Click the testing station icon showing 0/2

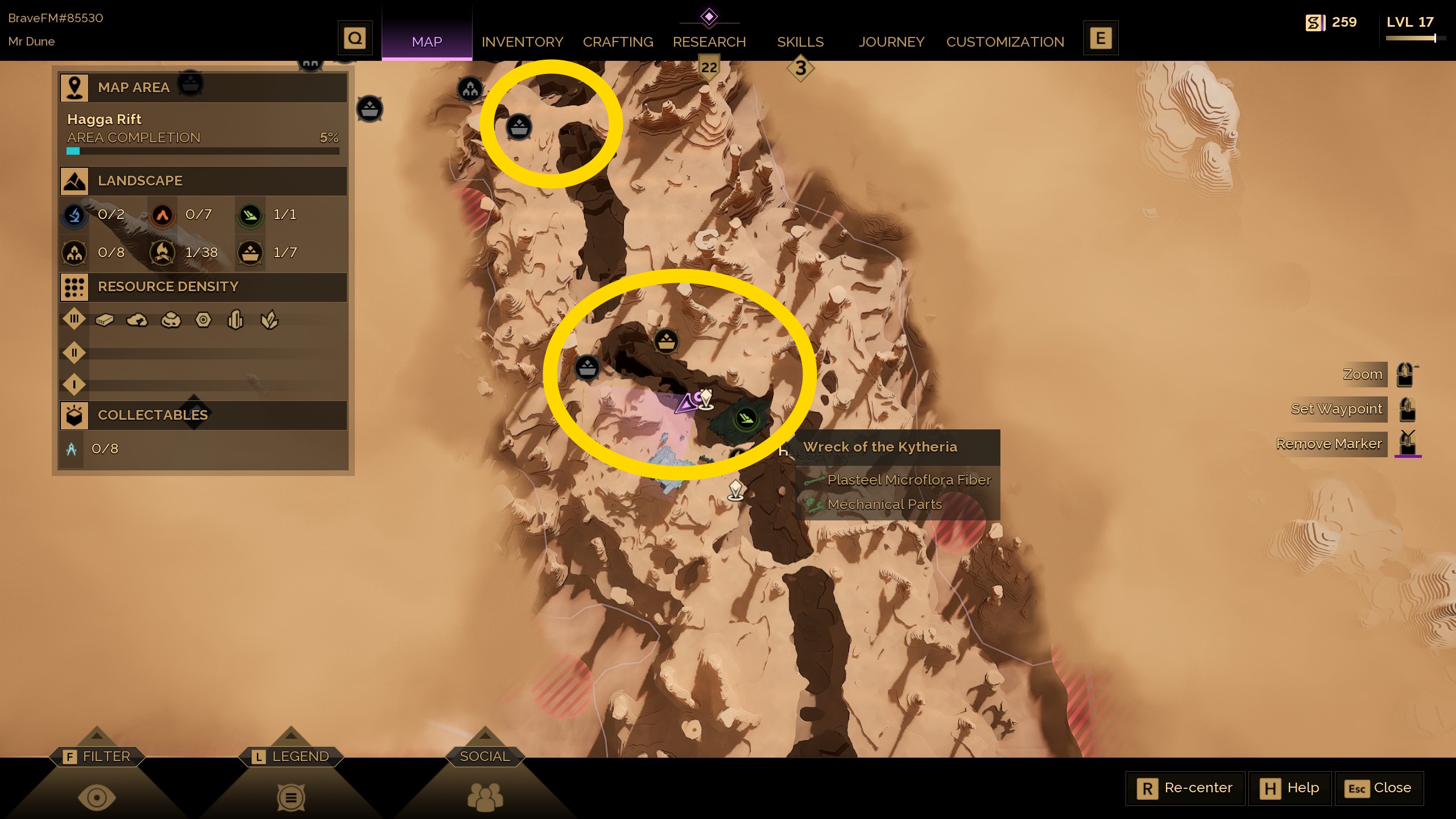coord(75,215)
